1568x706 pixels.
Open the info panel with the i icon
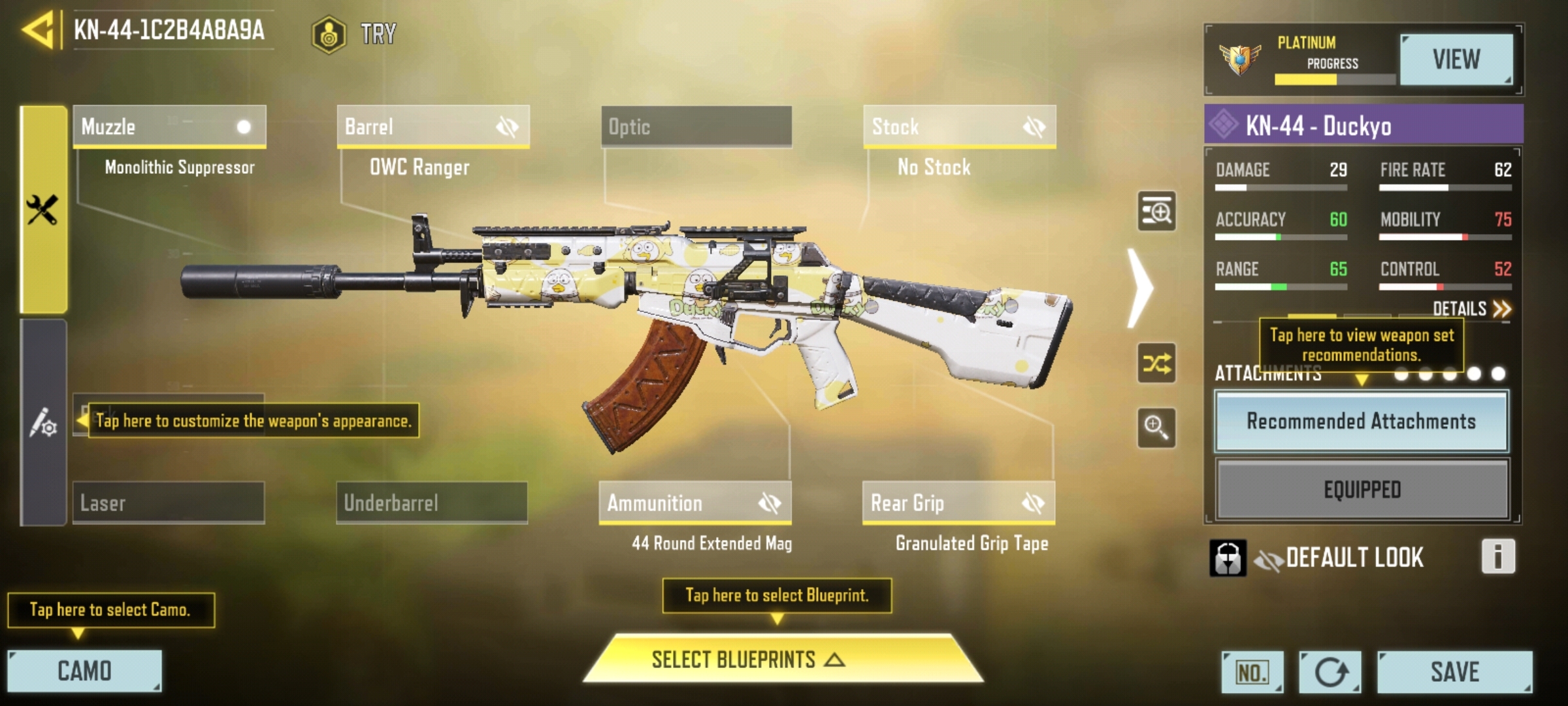pyautogui.click(x=1497, y=556)
